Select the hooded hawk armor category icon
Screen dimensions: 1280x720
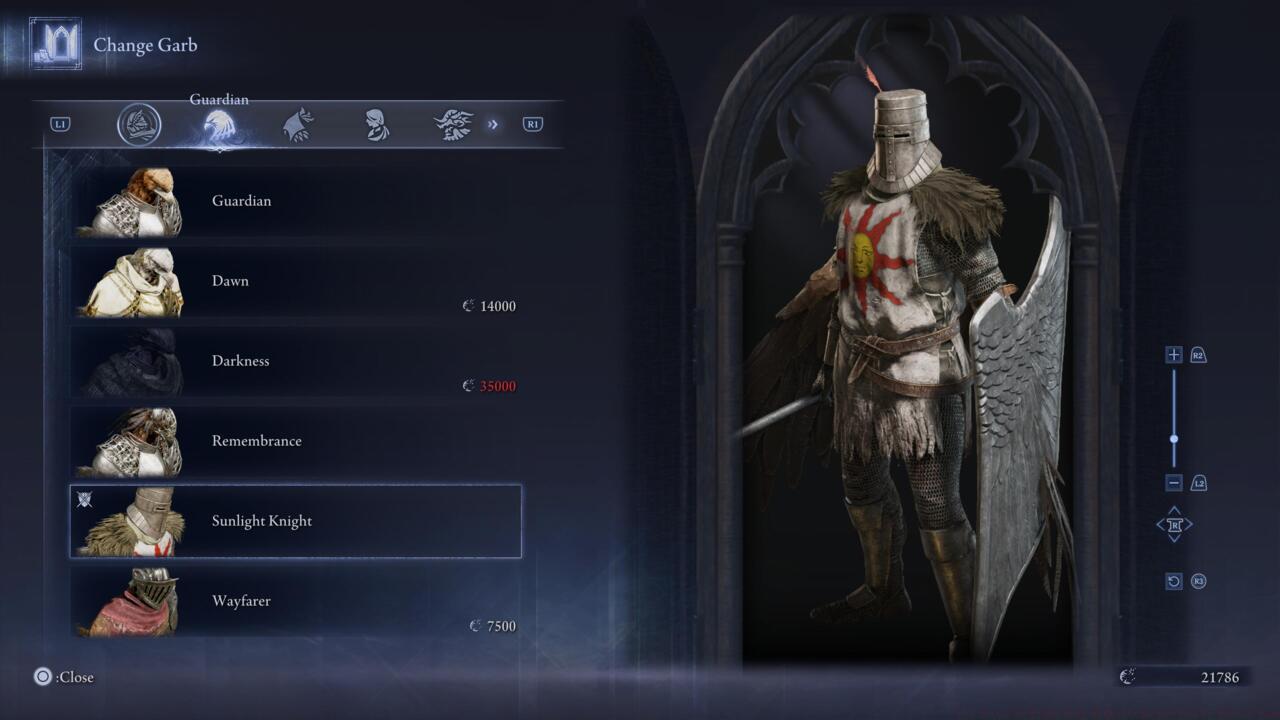tap(299, 122)
